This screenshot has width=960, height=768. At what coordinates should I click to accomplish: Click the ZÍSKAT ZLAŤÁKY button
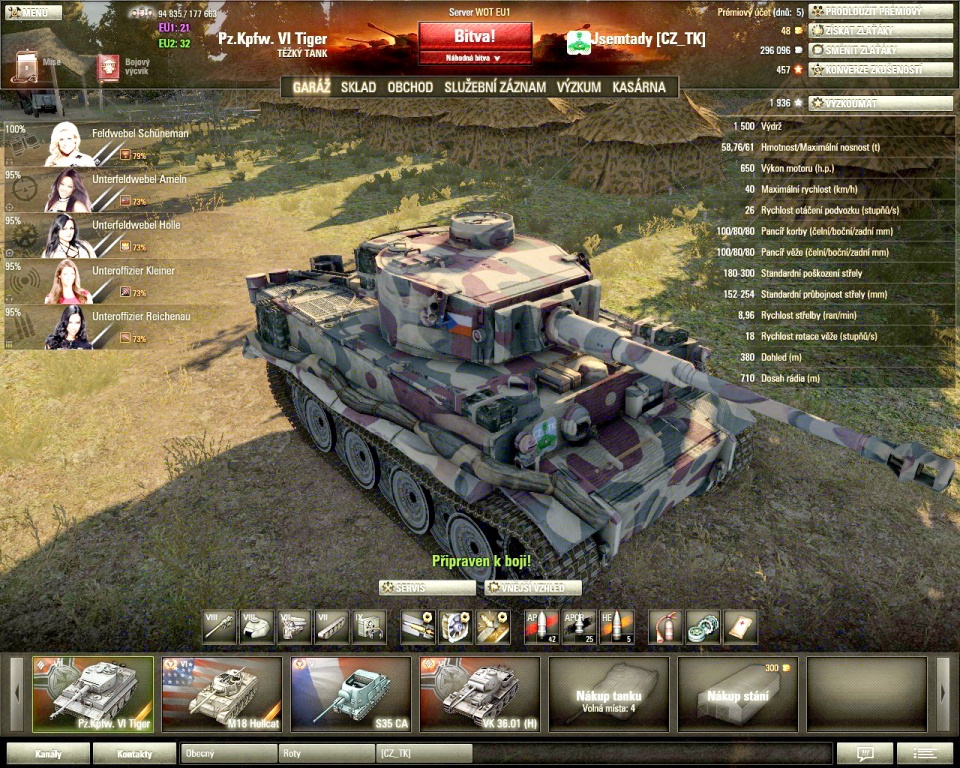867,30
